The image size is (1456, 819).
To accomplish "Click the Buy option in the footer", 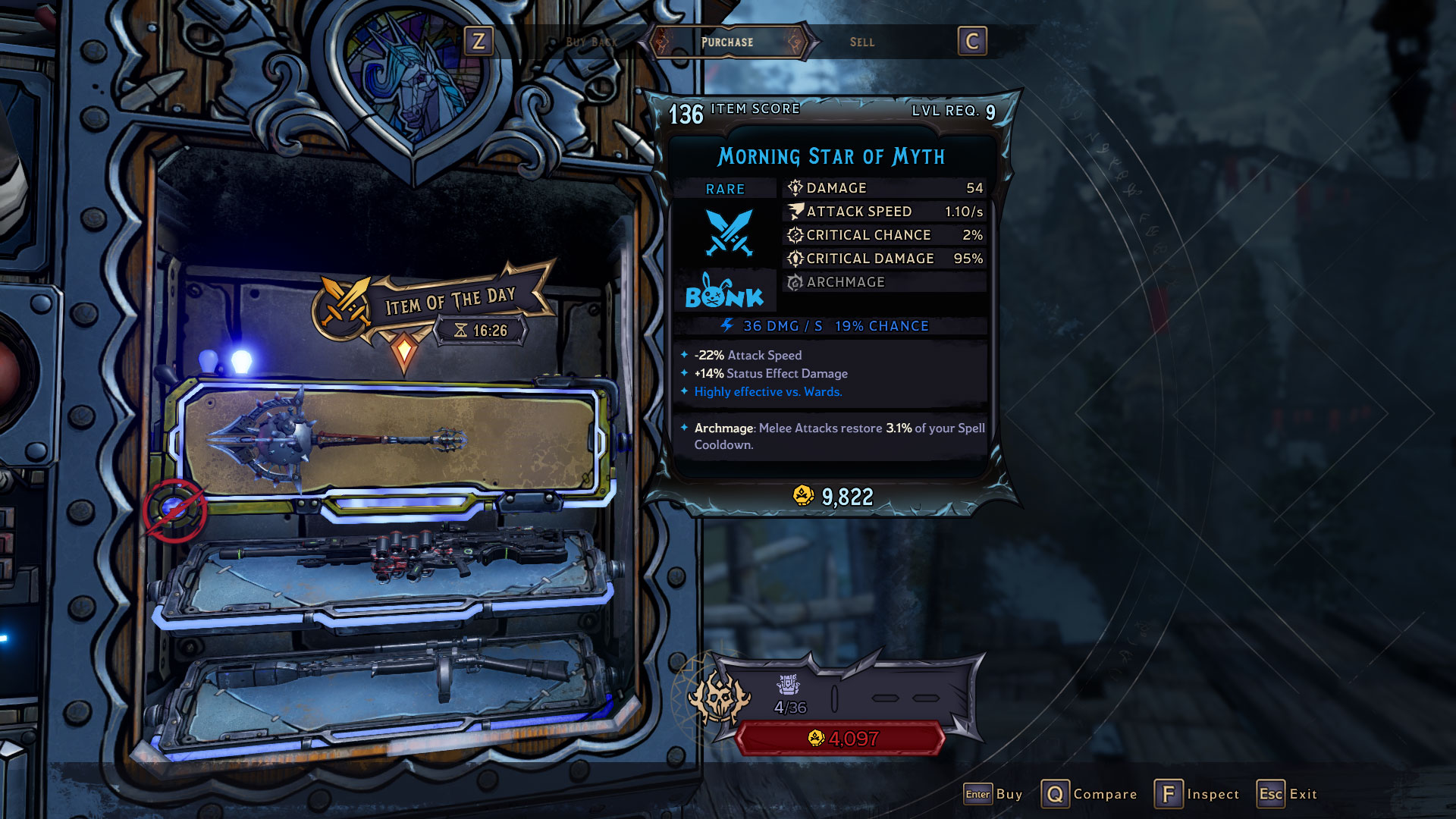I will [993, 794].
